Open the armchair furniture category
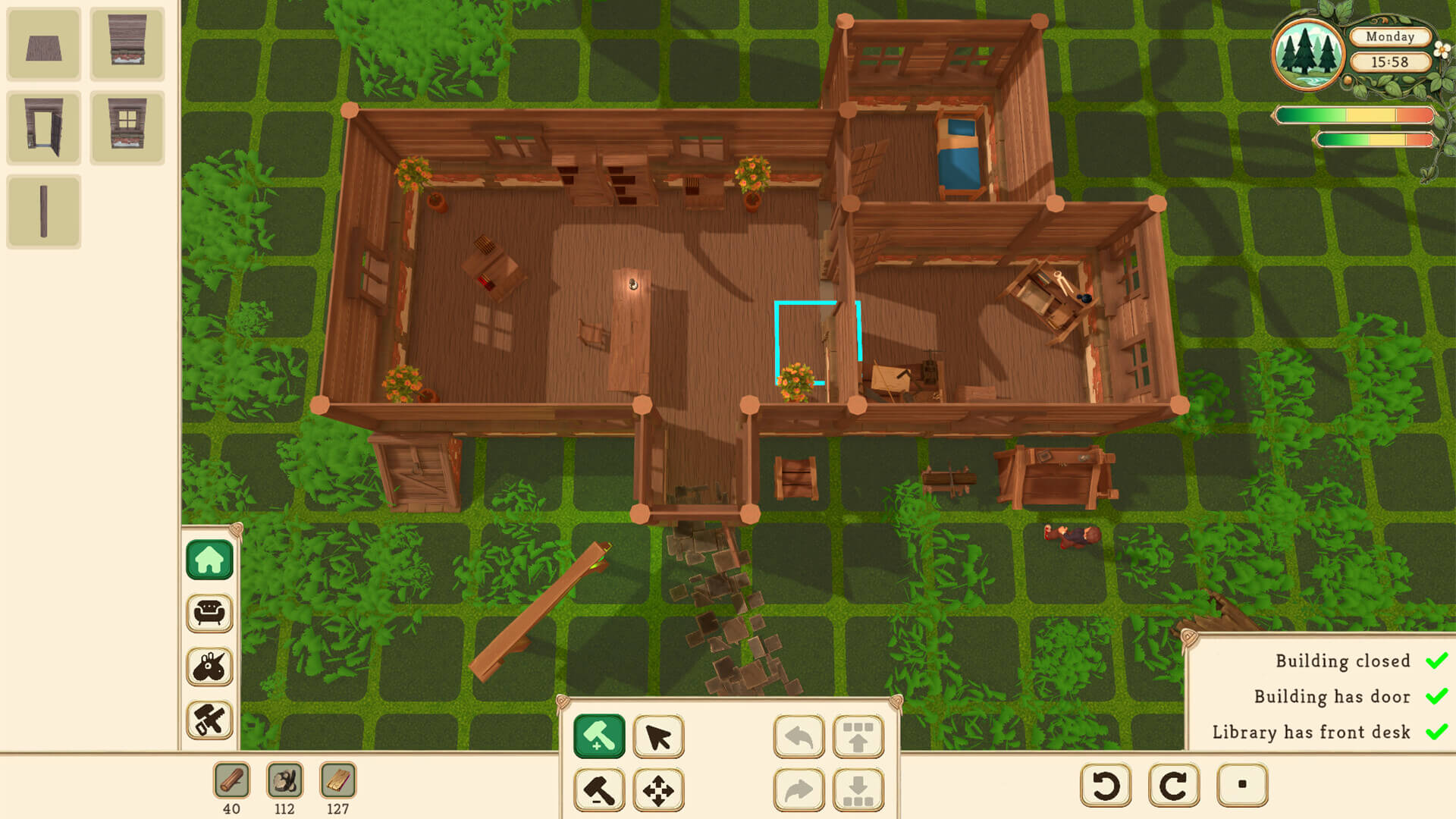The height and width of the screenshot is (819, 1456). [209, 613]
